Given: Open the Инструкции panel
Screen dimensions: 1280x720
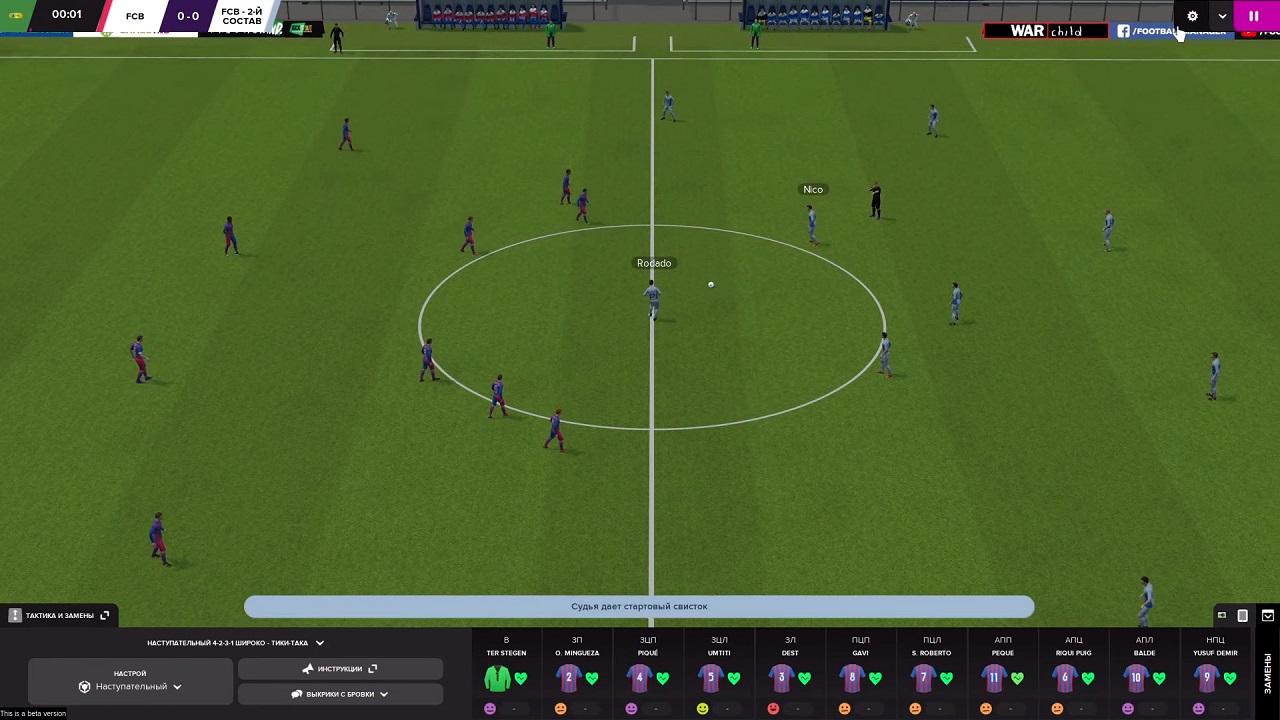Looking at the screenshot, I should pos(340,669).
